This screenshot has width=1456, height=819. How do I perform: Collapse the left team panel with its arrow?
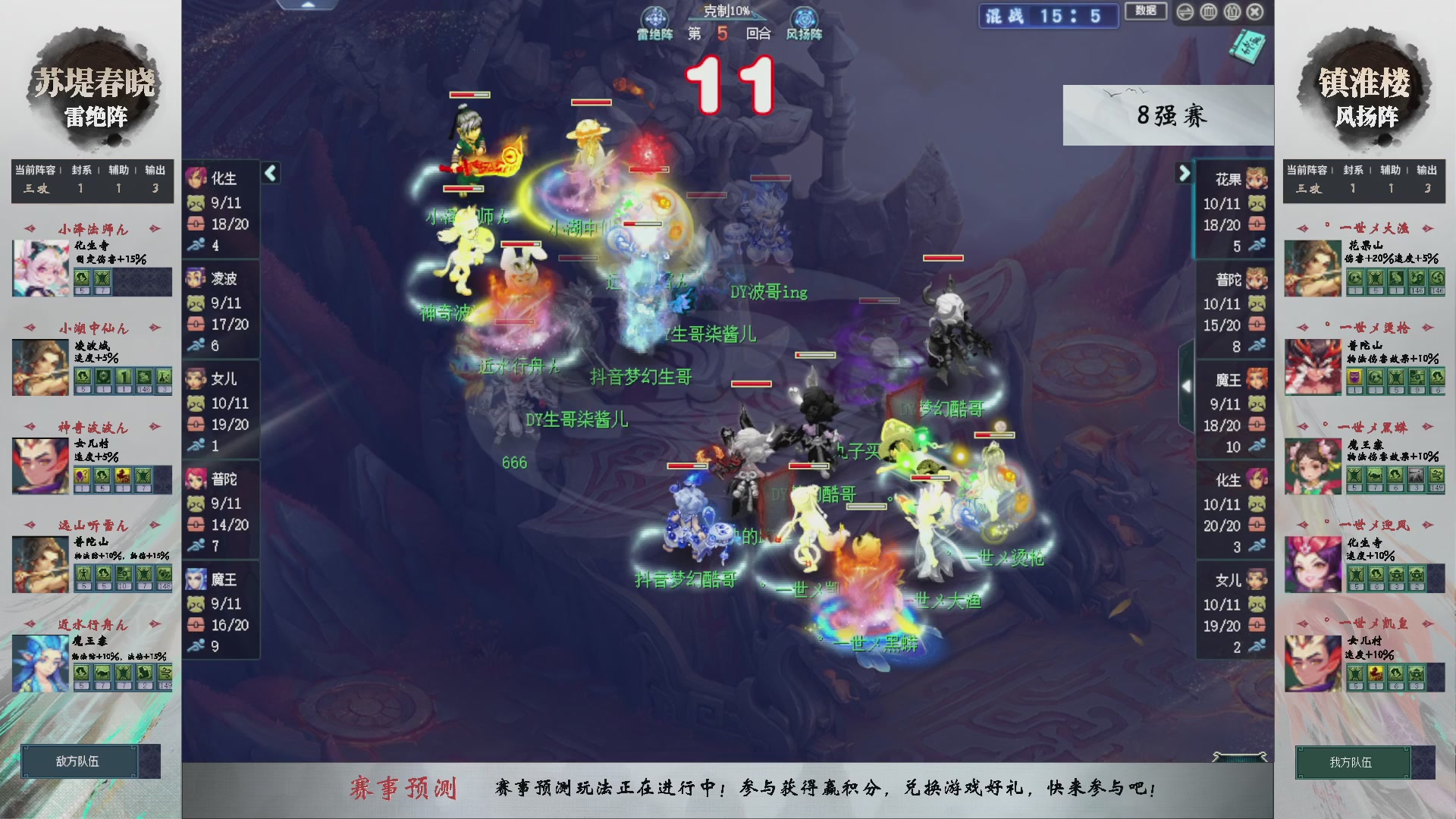(x=270, y=173)
